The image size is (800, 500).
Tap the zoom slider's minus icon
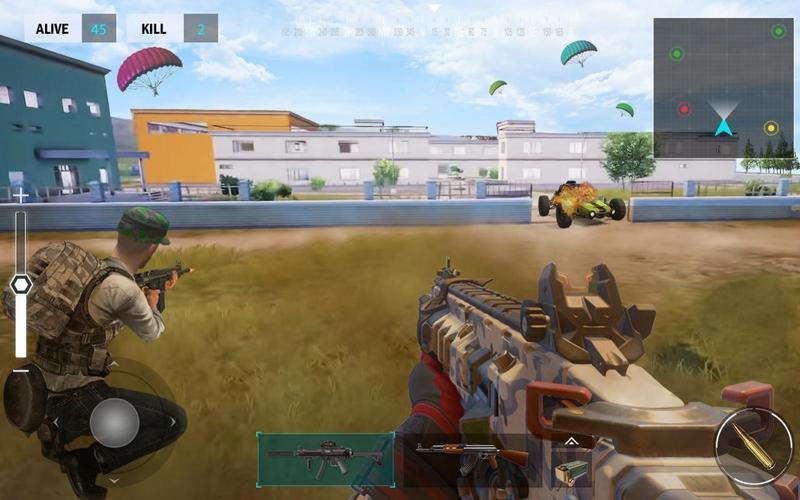(x=21, y=370)
